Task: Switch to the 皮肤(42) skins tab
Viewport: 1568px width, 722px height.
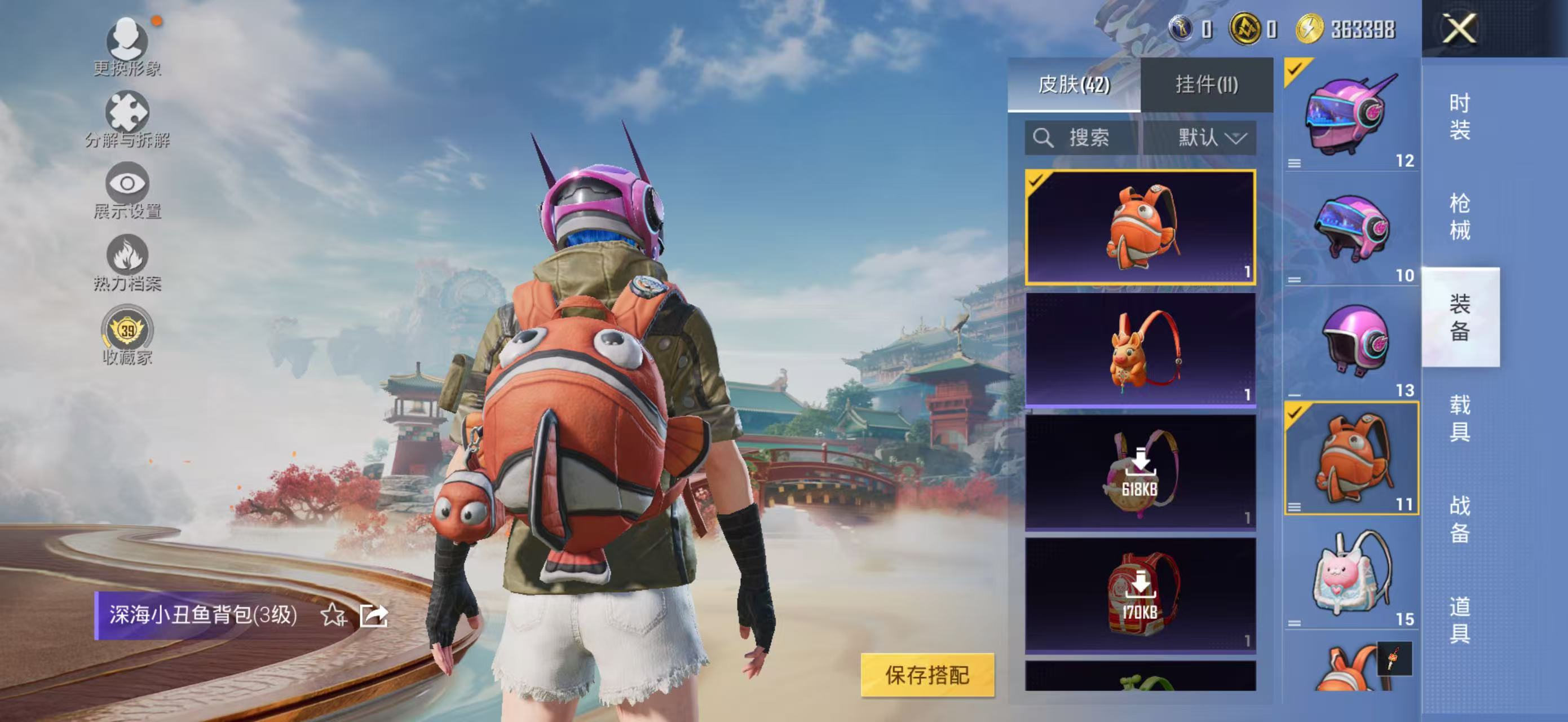Action: [1074, 85]
